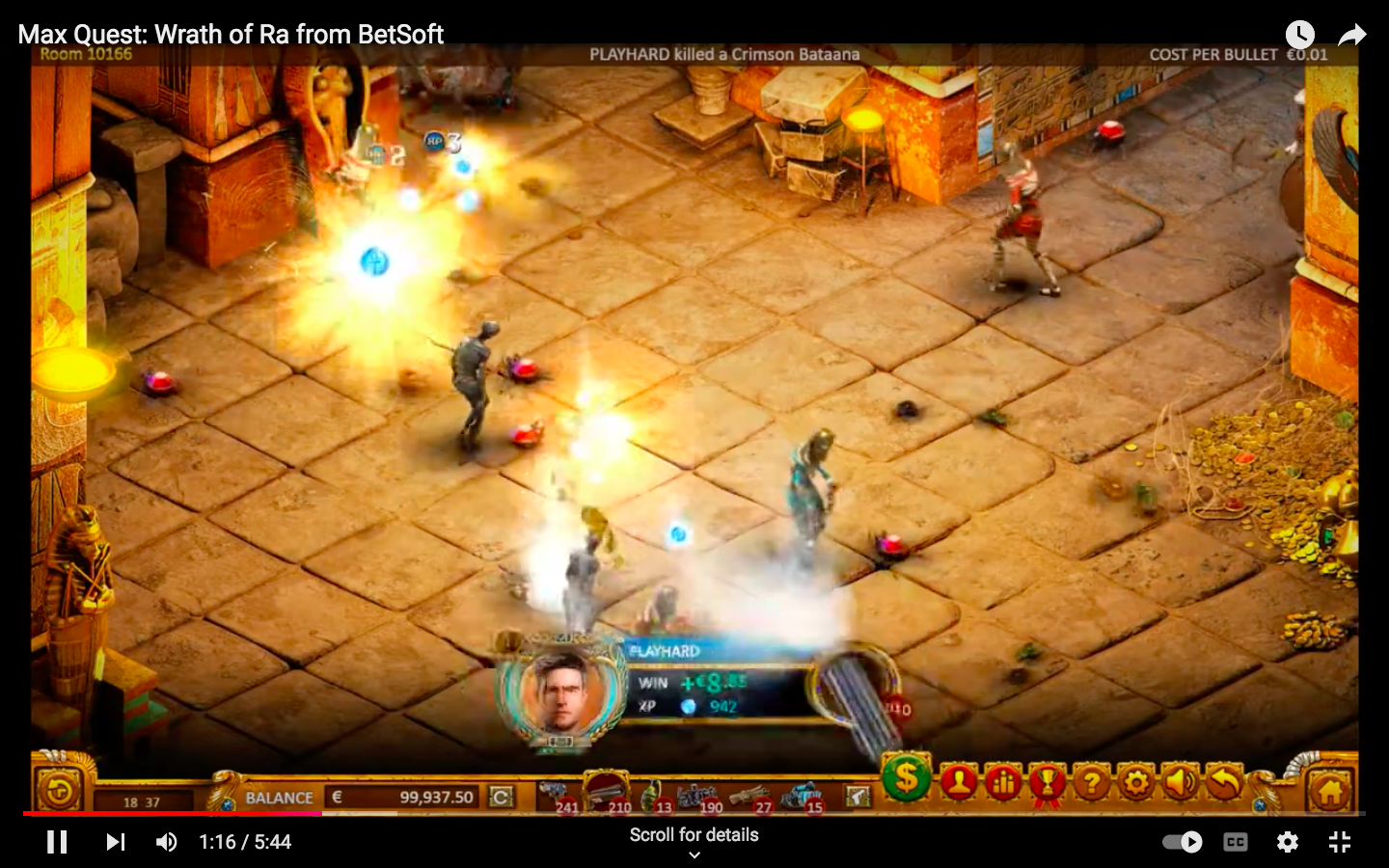The height and width of the screenshot is (868, 1389).
Task: Show the leaderboard podium button
Action: click(x=1002, y=783)
